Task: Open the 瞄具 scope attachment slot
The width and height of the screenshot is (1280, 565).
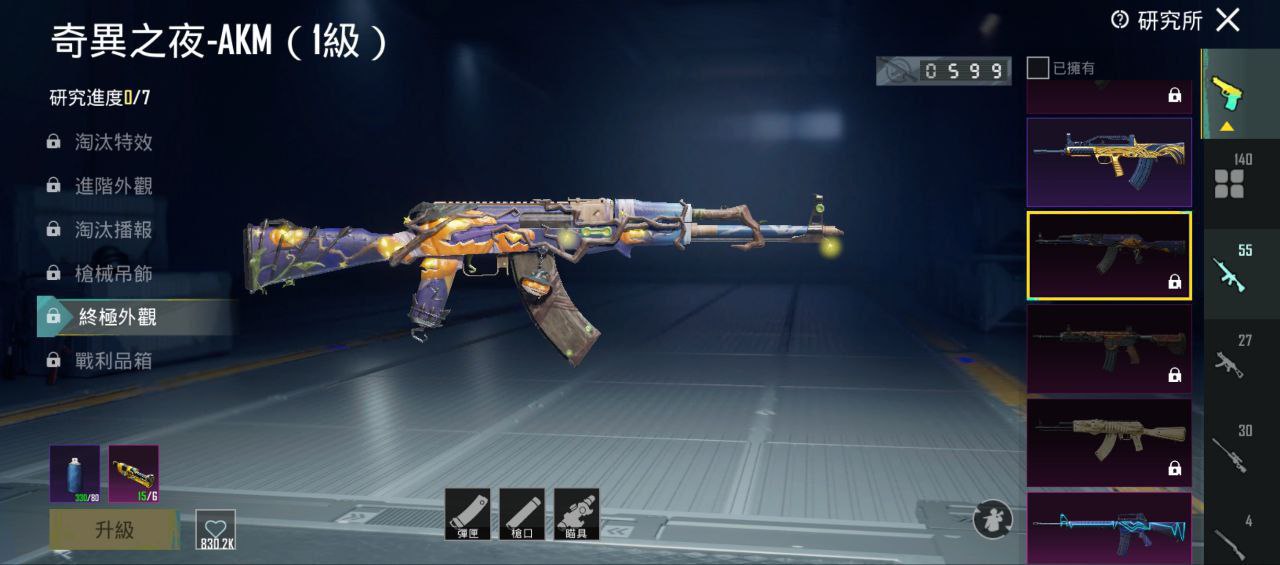Action: pos(576,514)
